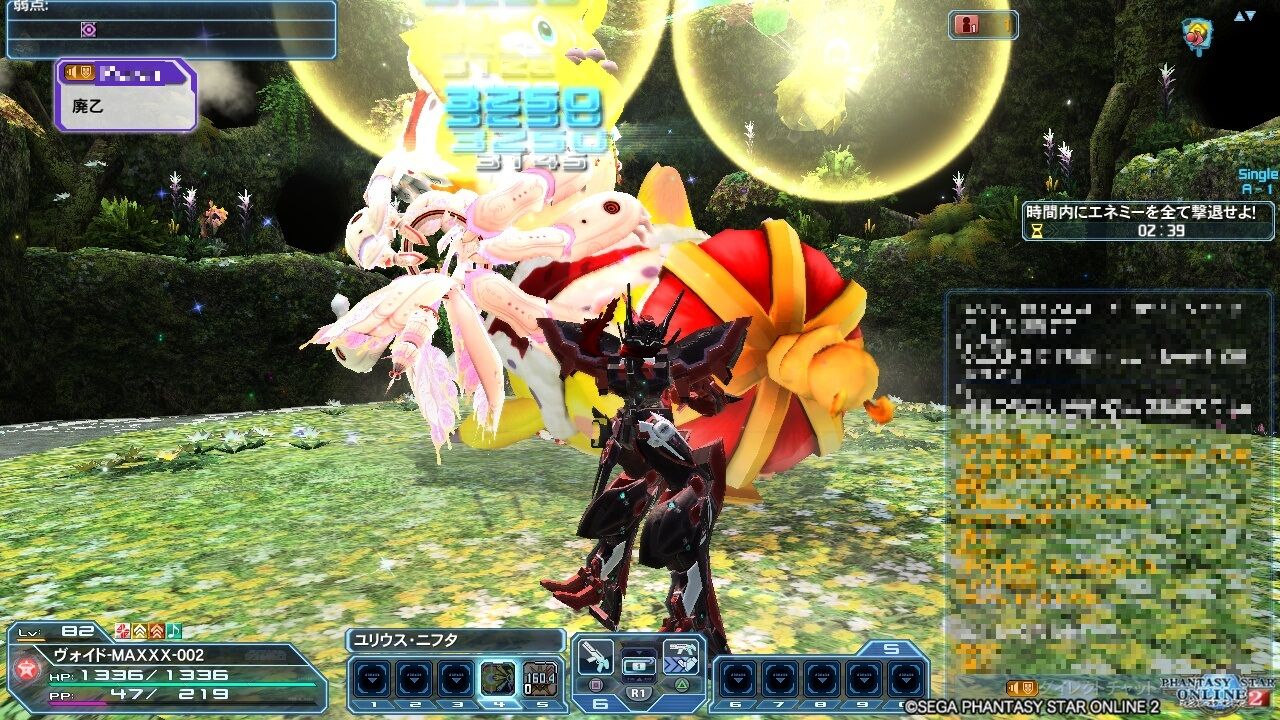This screenshot has height=720, width=1280.
Task: Click the hourglass timer icon beside 02:39
Action: click(x=1035, y=231)
